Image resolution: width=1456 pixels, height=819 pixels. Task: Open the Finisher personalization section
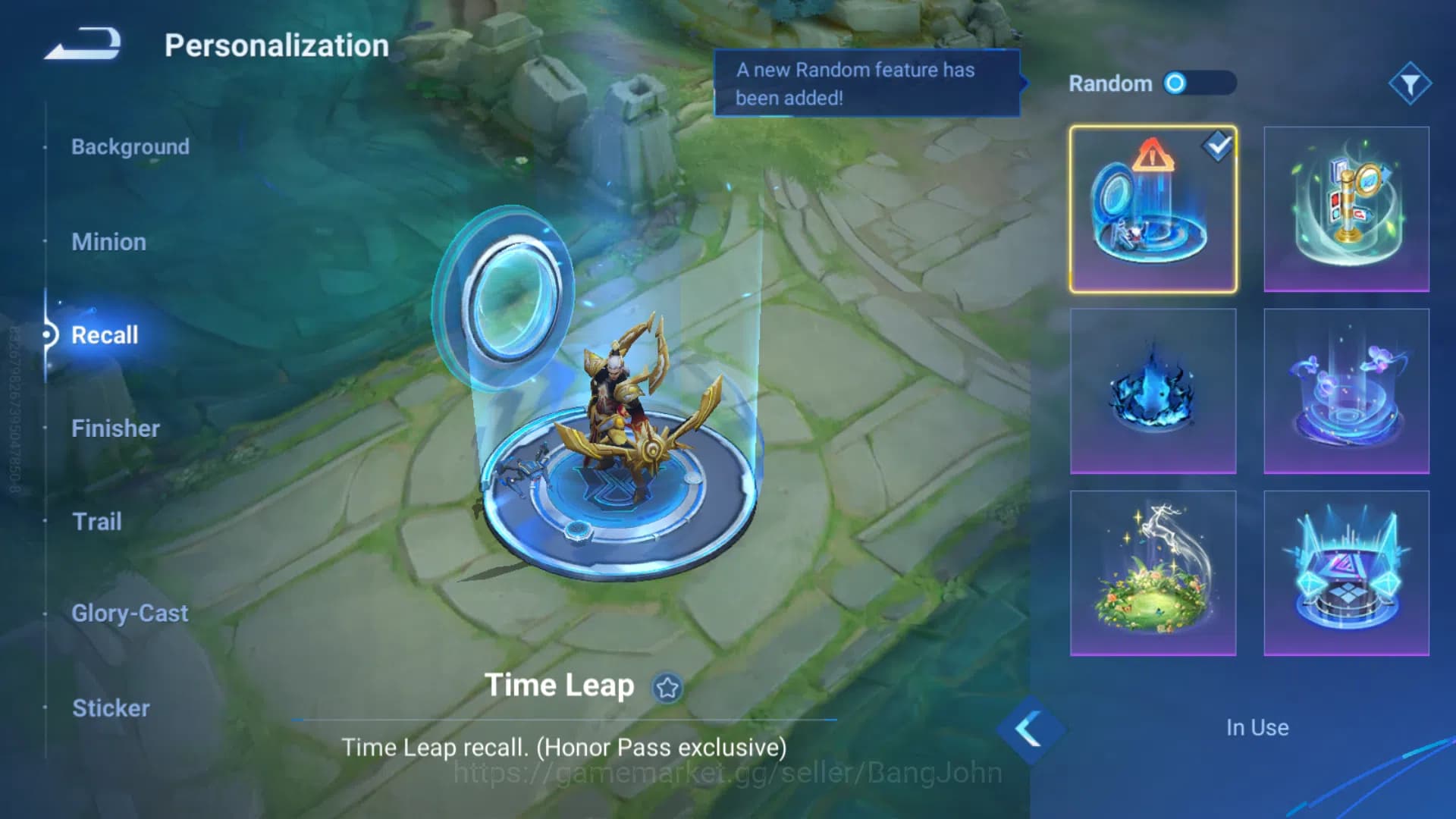pos(116,428)
